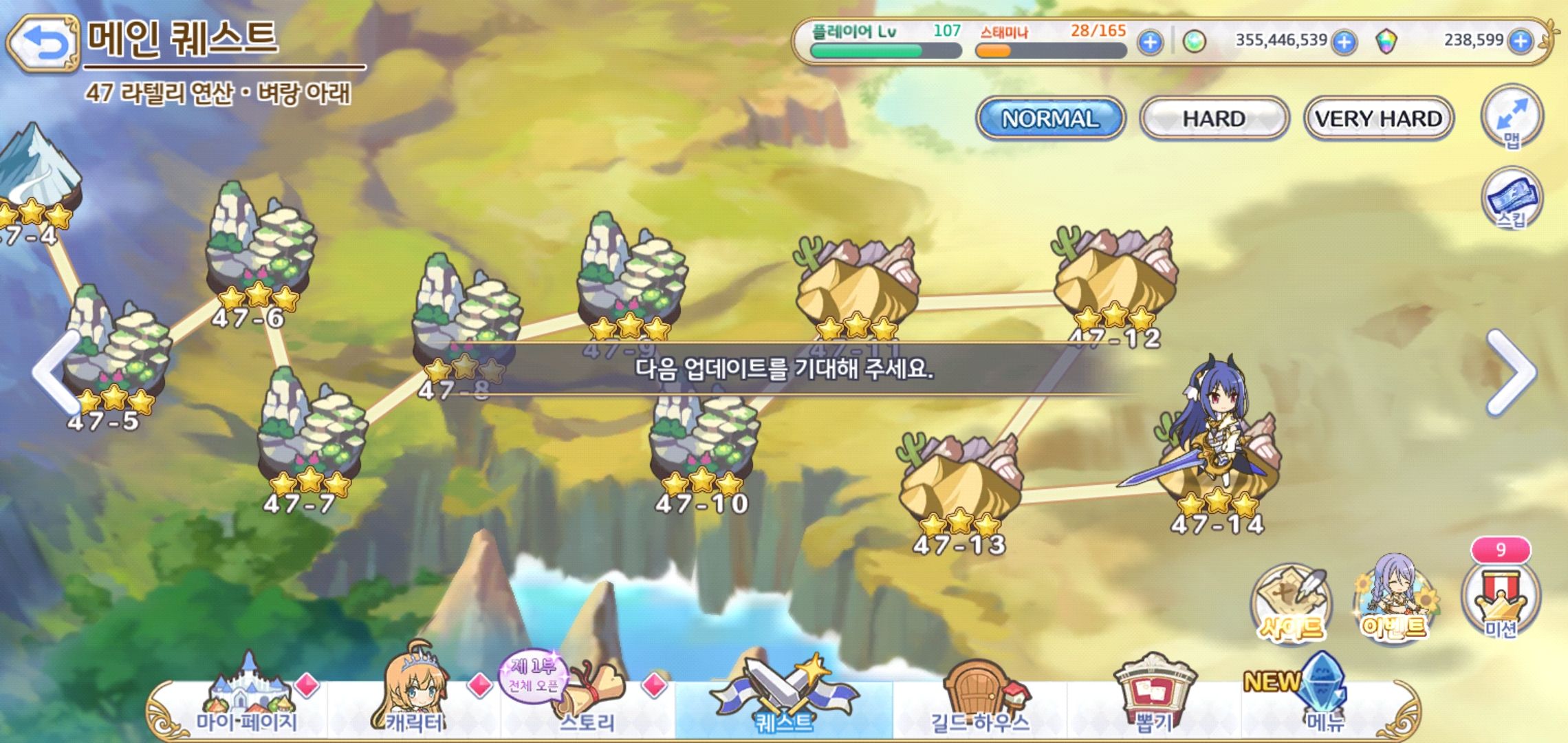
Task: Choose the VERY HARD difficulty tab
Action: click(x=1378, y=118)
